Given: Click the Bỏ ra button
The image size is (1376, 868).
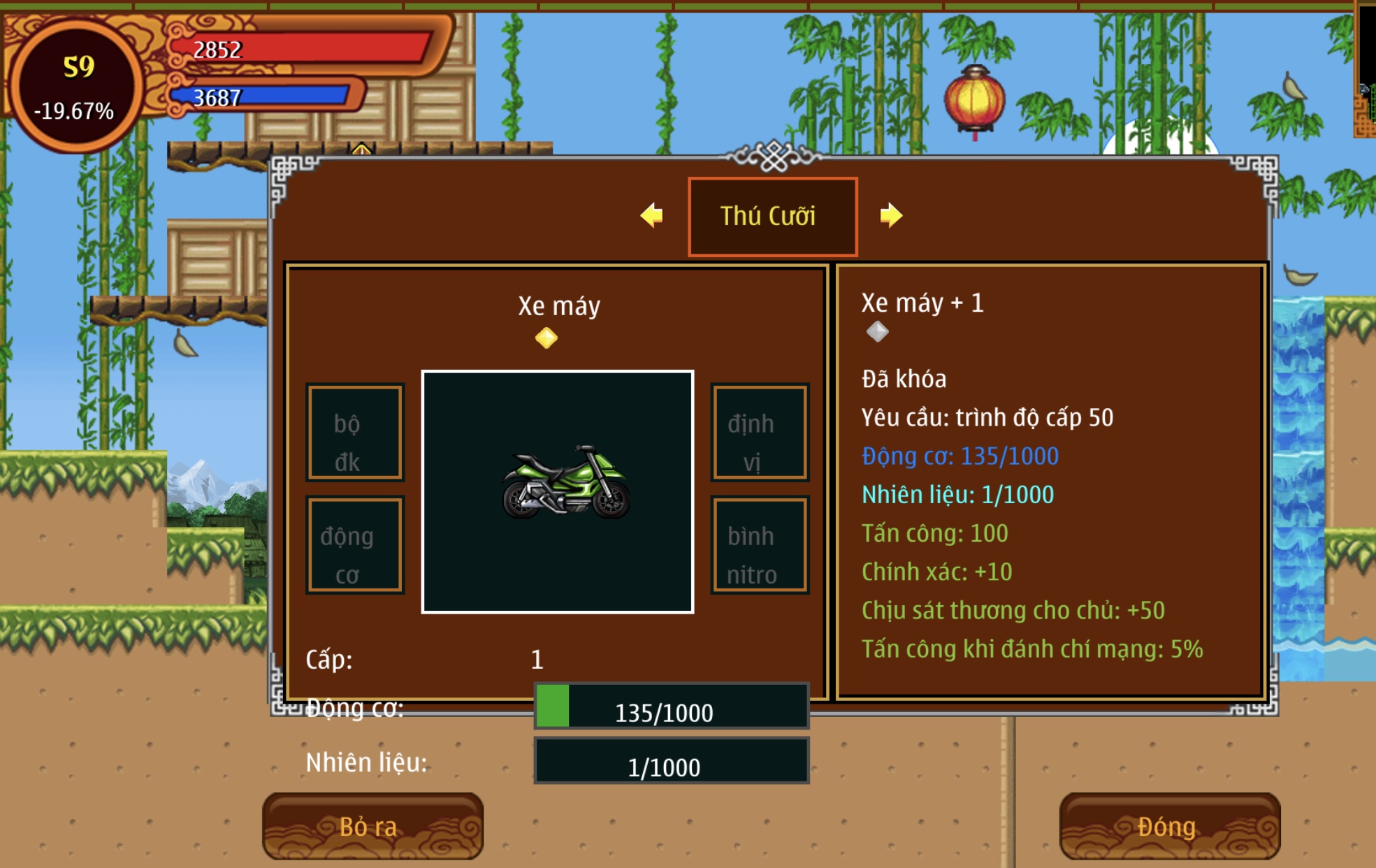Looking at the screenshot, I should pyautogui.click(x=372, y=826).
